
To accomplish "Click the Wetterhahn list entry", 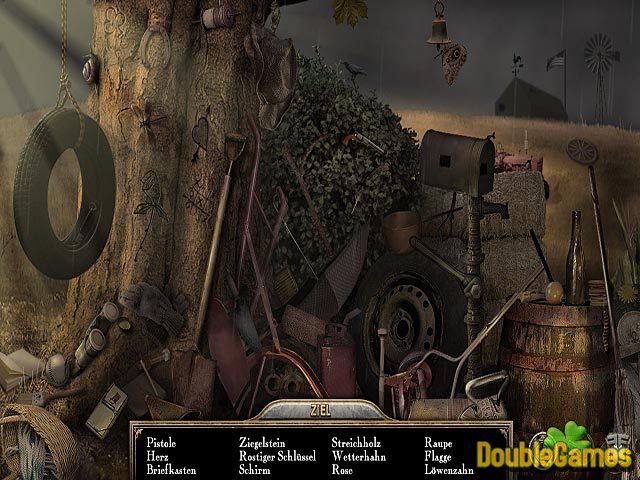I will [359, 454].
